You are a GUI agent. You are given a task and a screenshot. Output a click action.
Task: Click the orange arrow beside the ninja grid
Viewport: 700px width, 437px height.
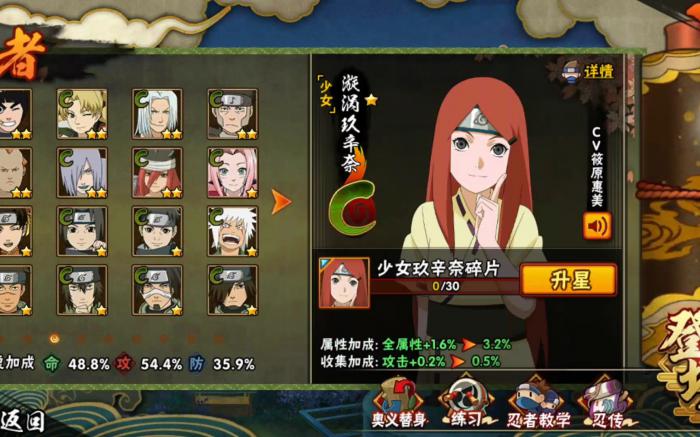pos(281,201)
